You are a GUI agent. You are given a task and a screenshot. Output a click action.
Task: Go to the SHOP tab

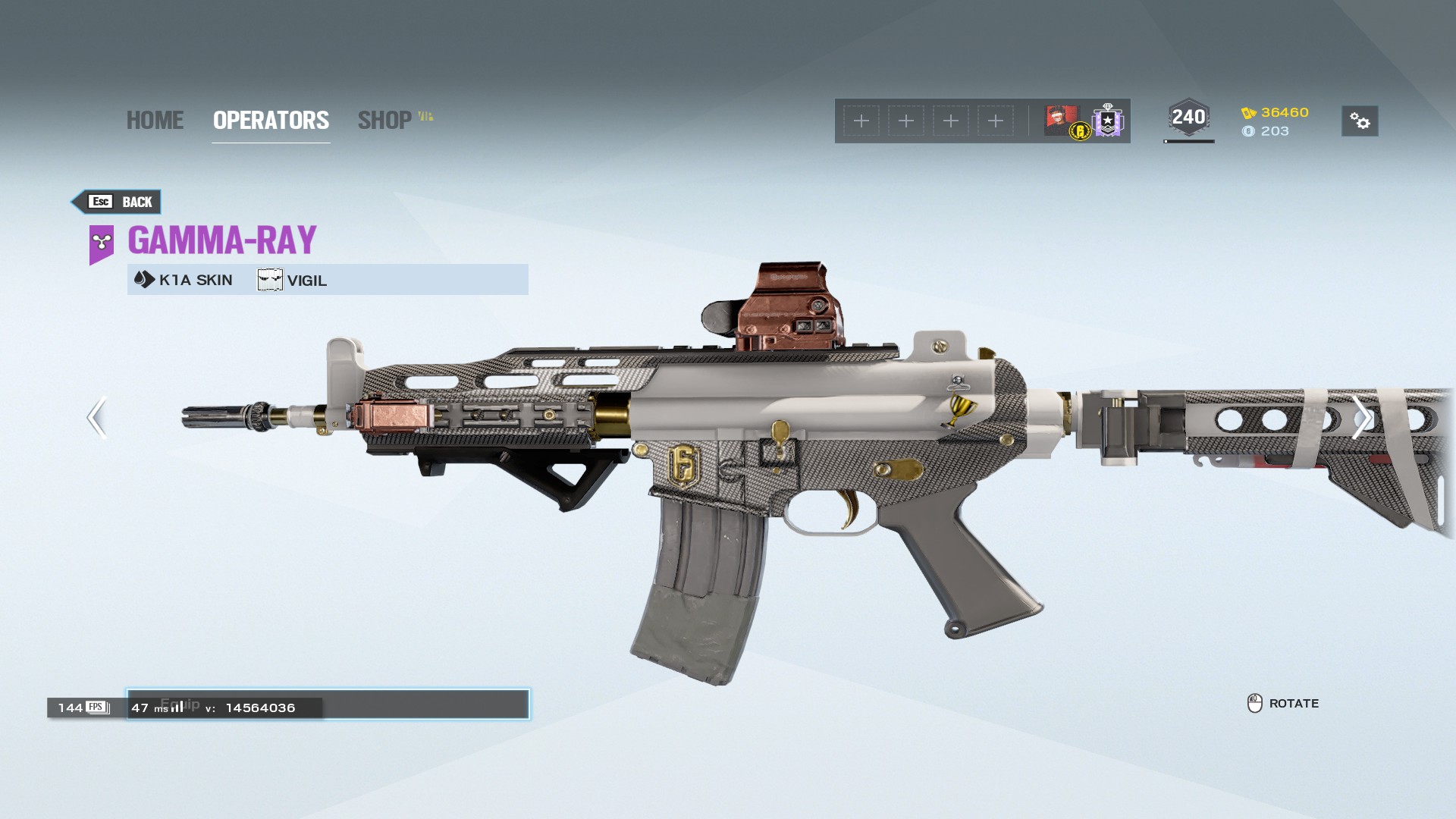click(x=385, y=121)
